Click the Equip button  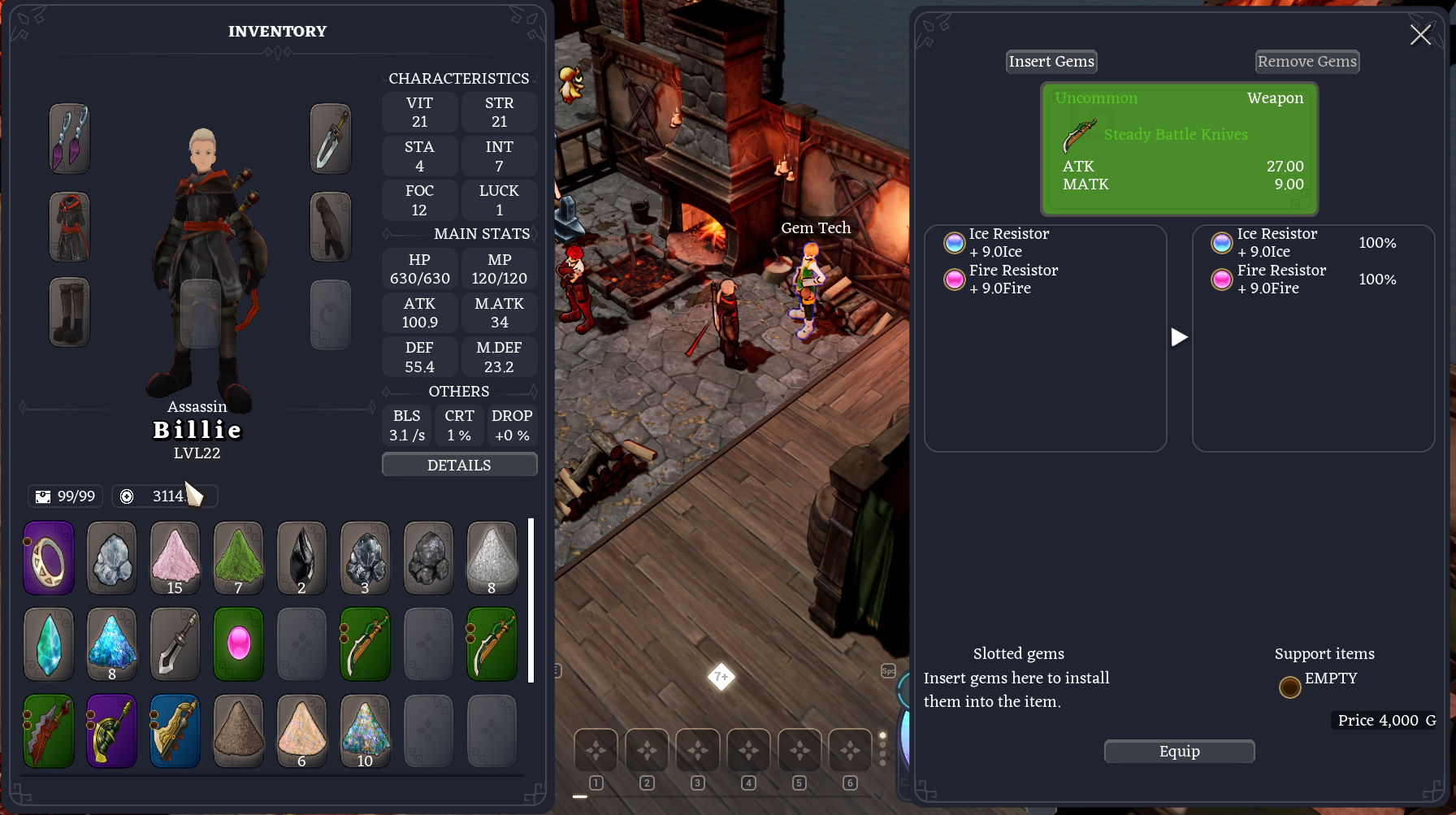click(1179, 752)
